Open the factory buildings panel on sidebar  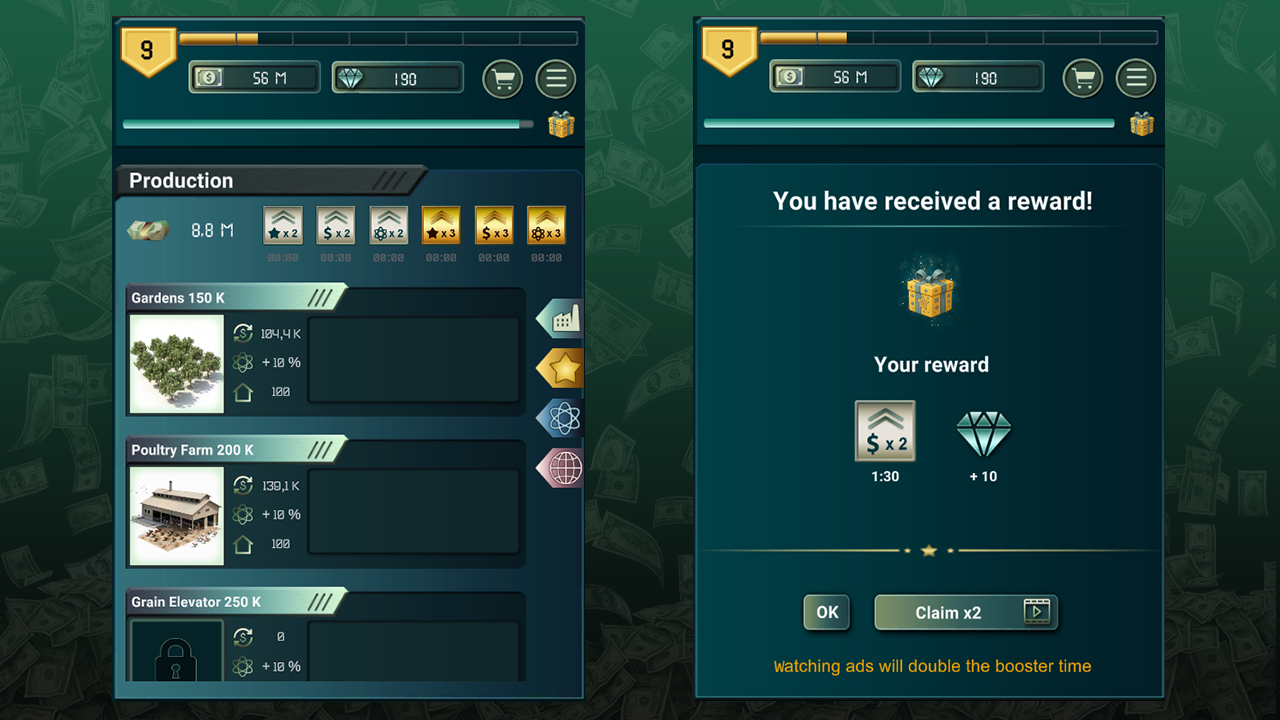559,318
